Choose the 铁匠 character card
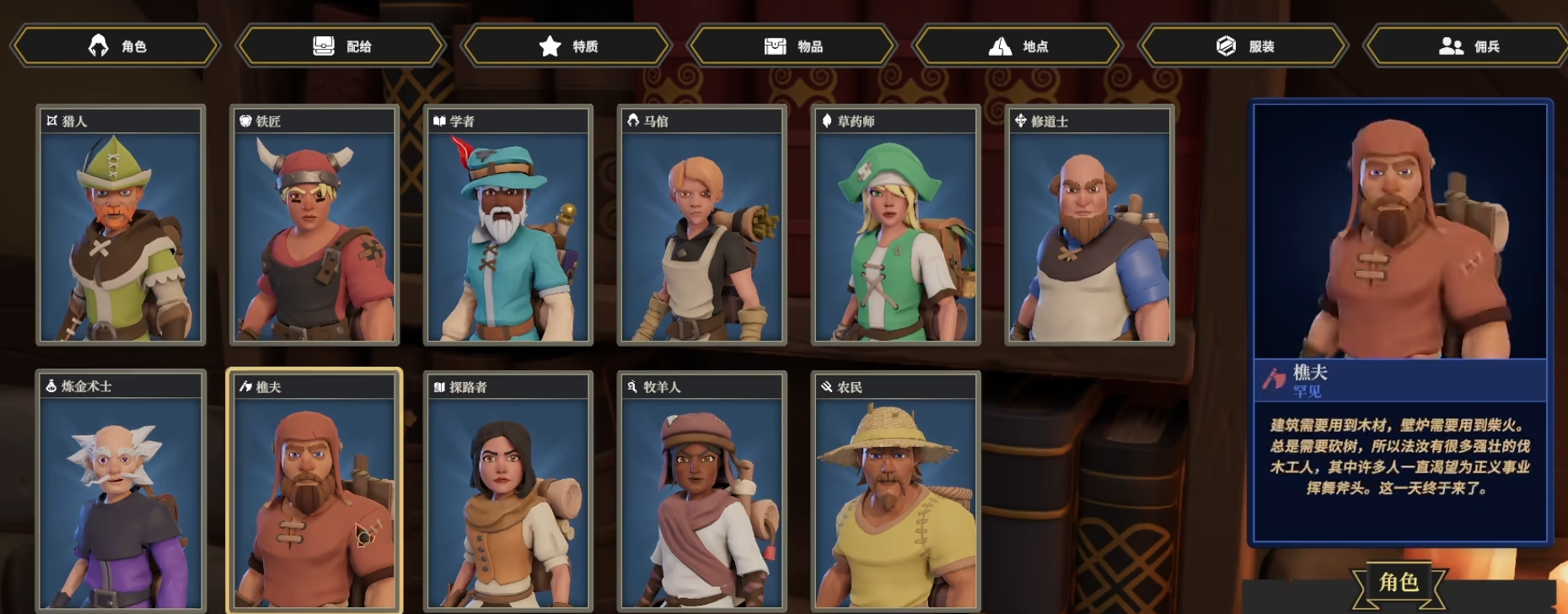This screenshot has width=1568, height=614. 314,226
